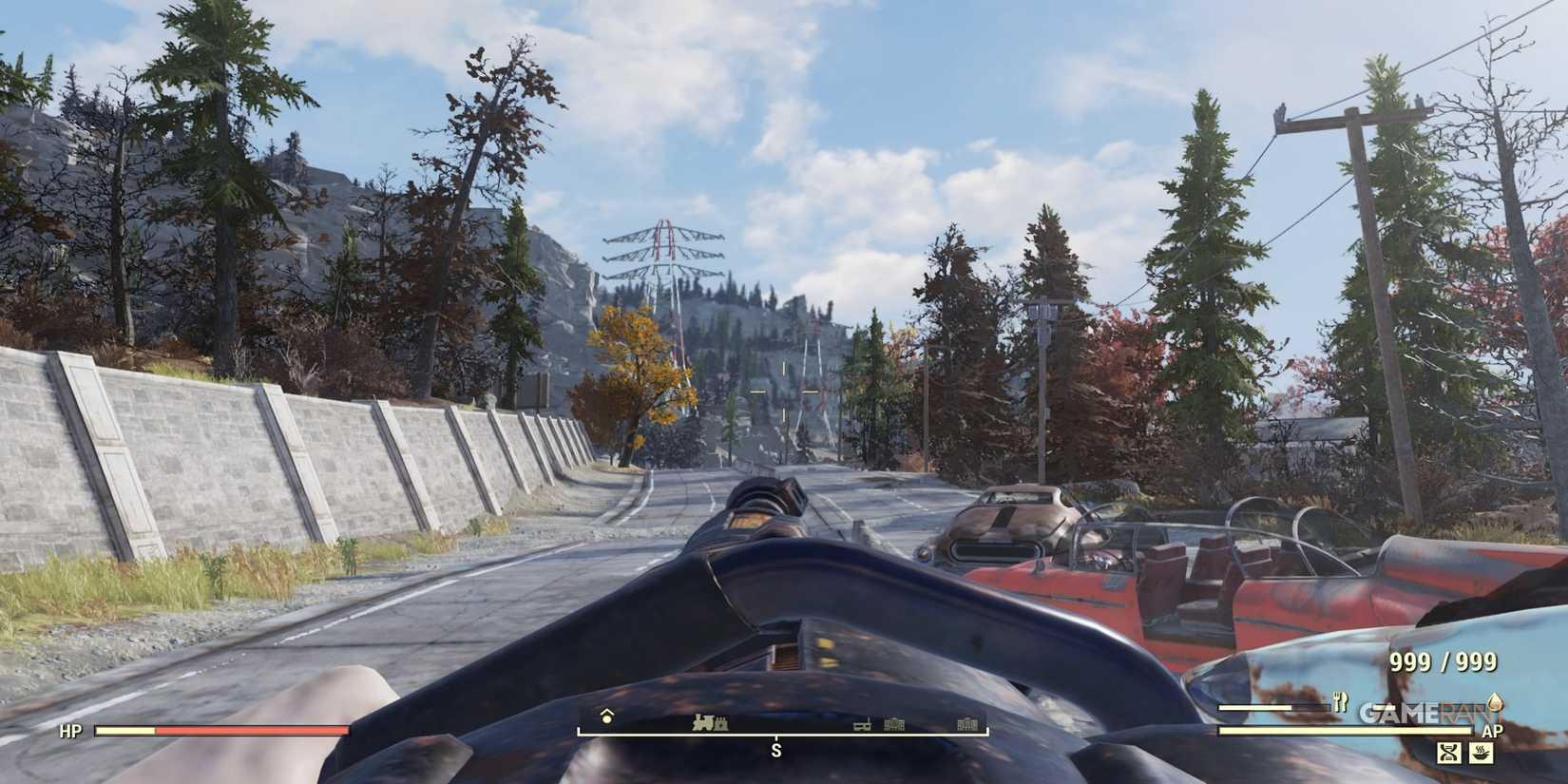
Task: Select the ammo counter showing 999/999
Action: (x=1443, y=663)
